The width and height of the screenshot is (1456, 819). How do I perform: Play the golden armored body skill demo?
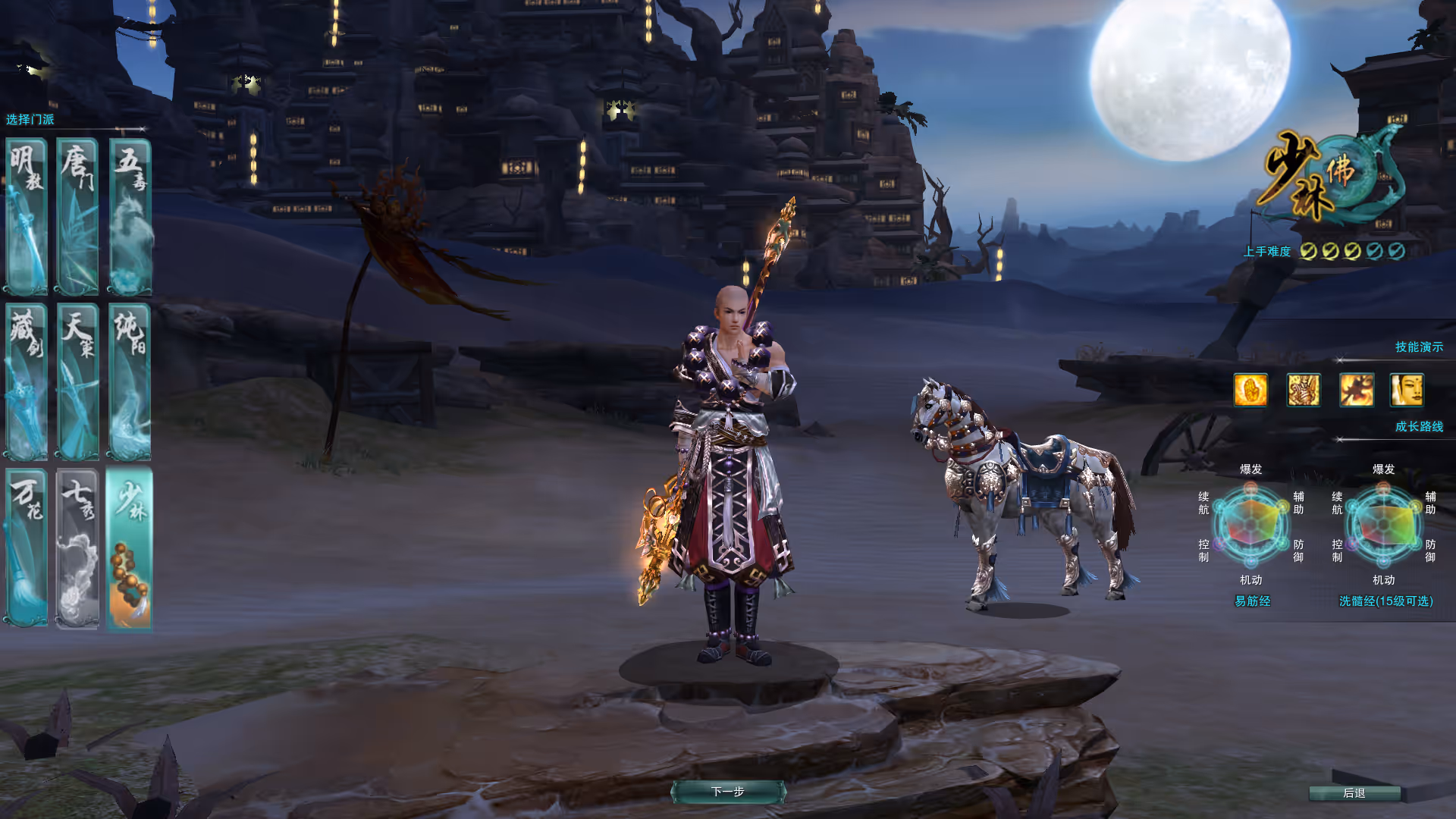click(x=1304, y=391)
